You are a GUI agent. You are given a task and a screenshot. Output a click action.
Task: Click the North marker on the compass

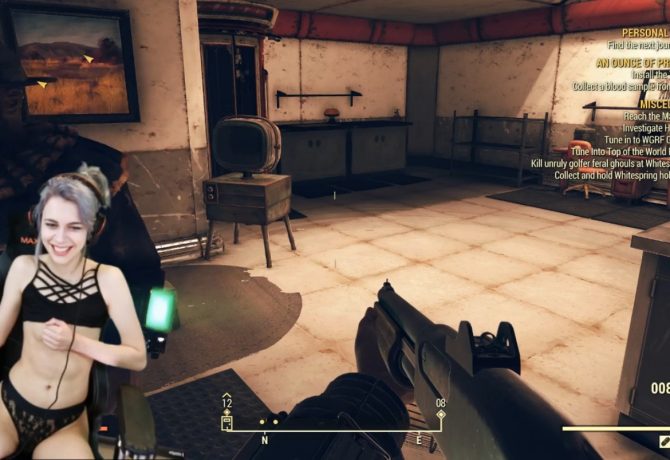point(264,439)
